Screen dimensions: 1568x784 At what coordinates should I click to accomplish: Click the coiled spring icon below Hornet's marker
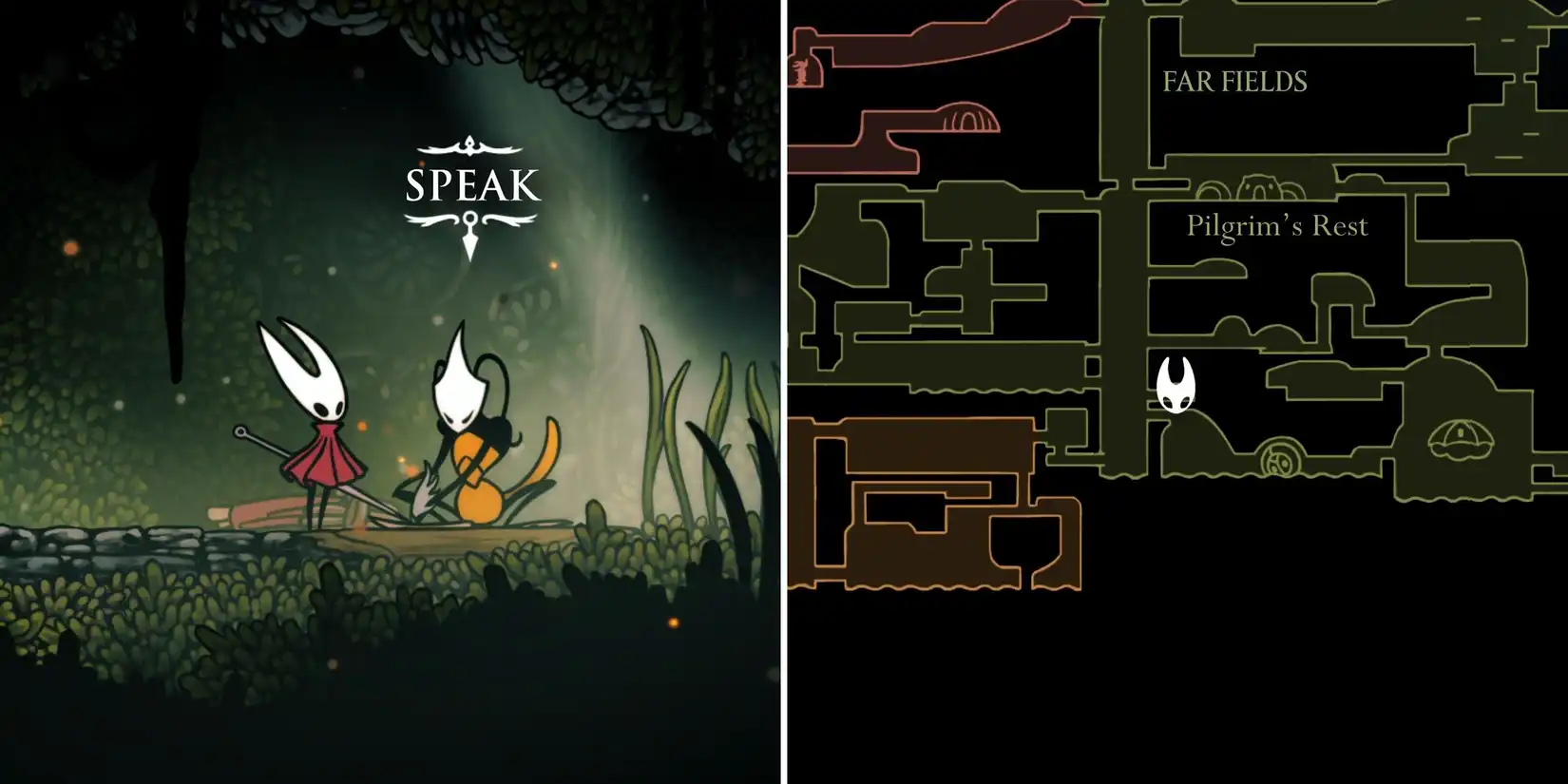coord(1278,459)
